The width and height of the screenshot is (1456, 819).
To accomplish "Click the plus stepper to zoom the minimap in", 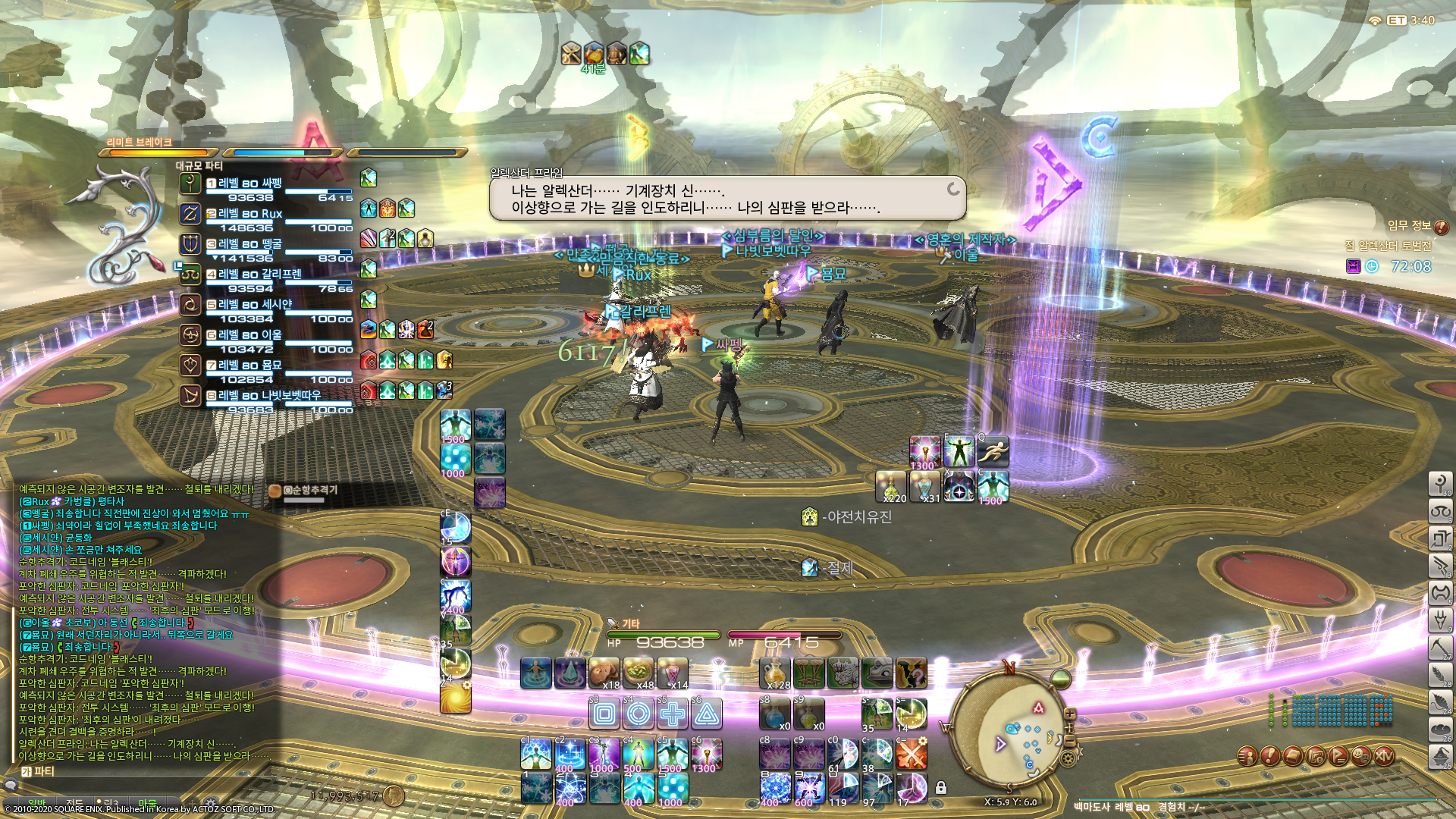I will pyautogui.click(x=1069, y=713).
